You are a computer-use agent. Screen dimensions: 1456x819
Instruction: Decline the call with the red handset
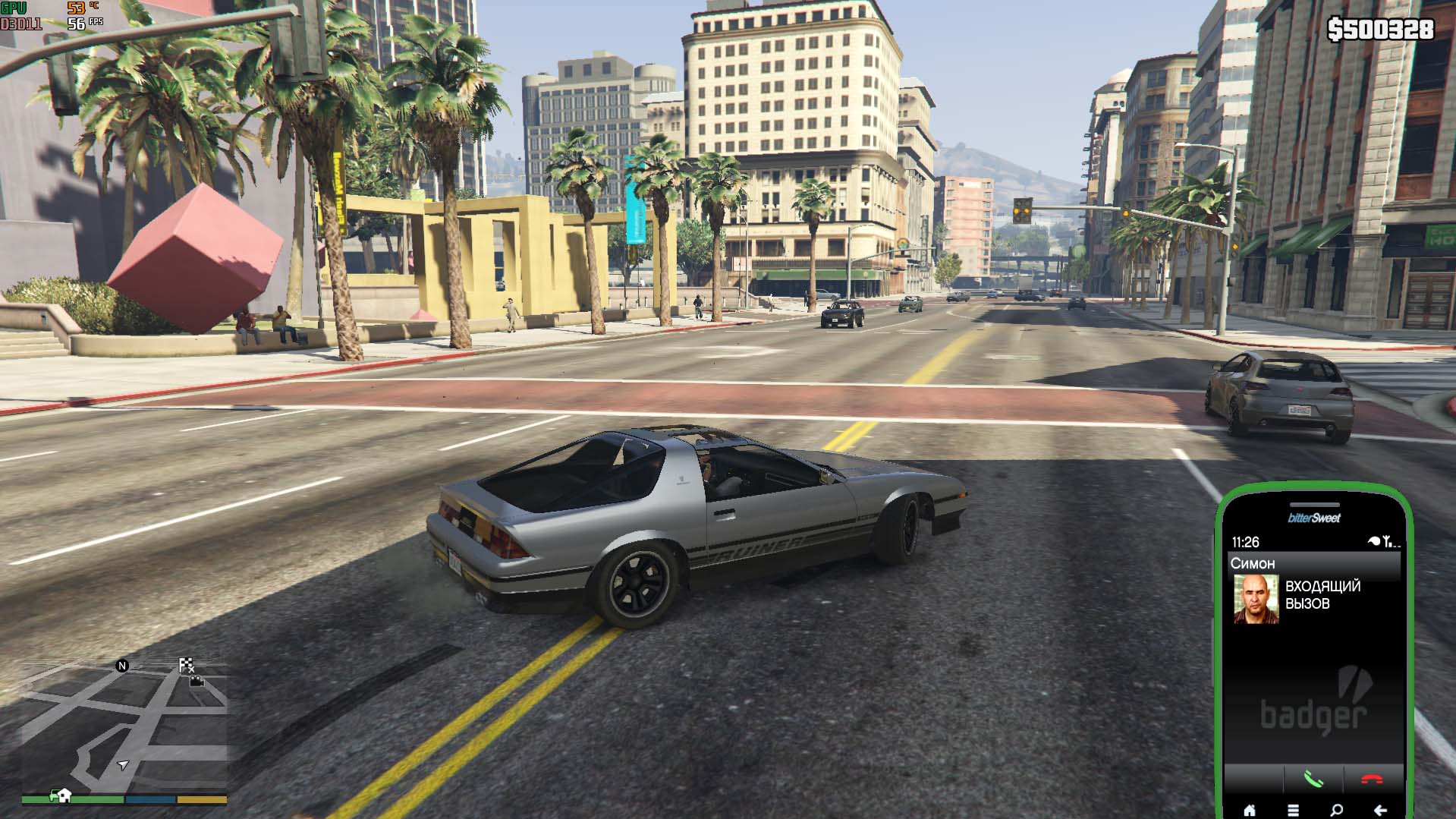pos(1372,780)
